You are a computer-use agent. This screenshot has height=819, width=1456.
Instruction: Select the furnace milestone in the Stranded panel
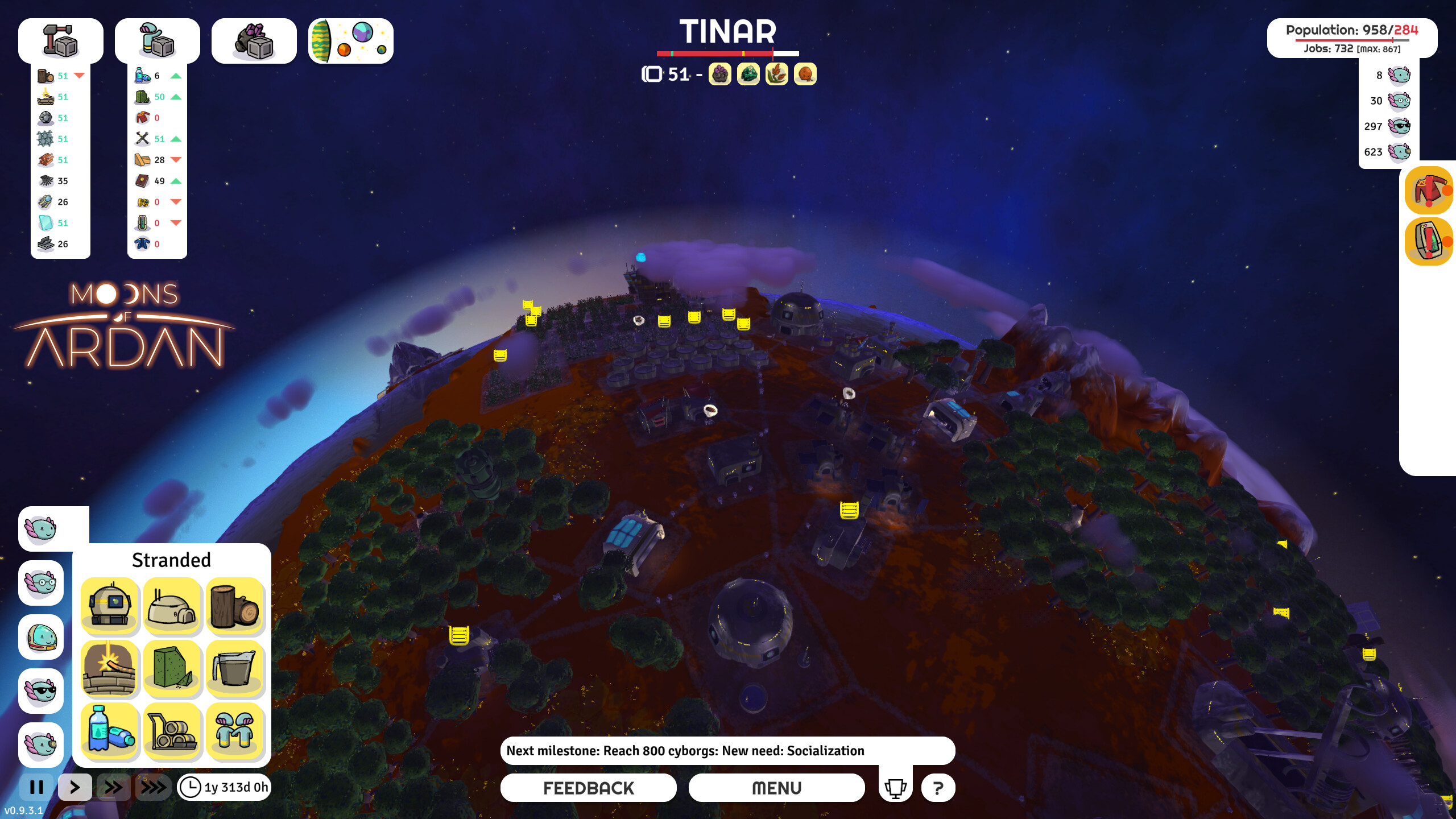109,669
